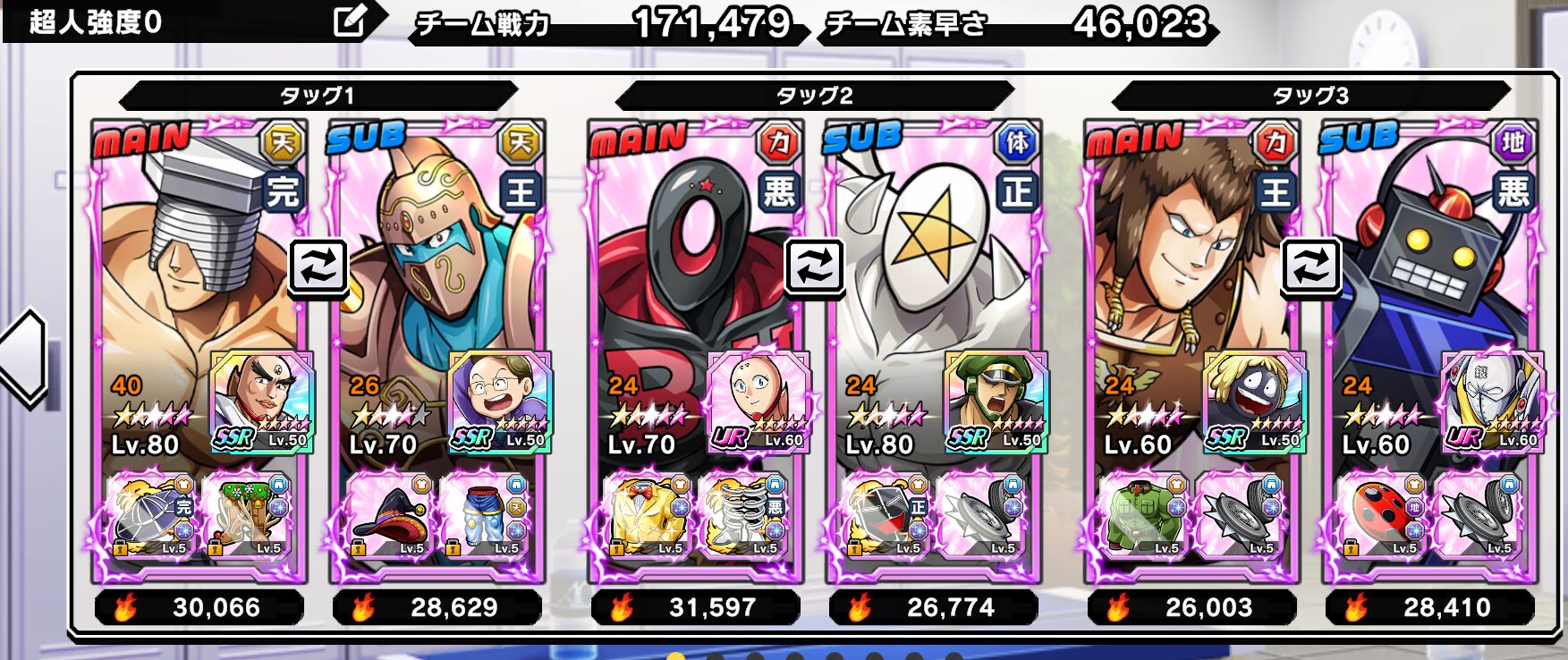Open the glasses-wearing SSR support card
The width and height of the screenshot is (1568, 660).
499,402
